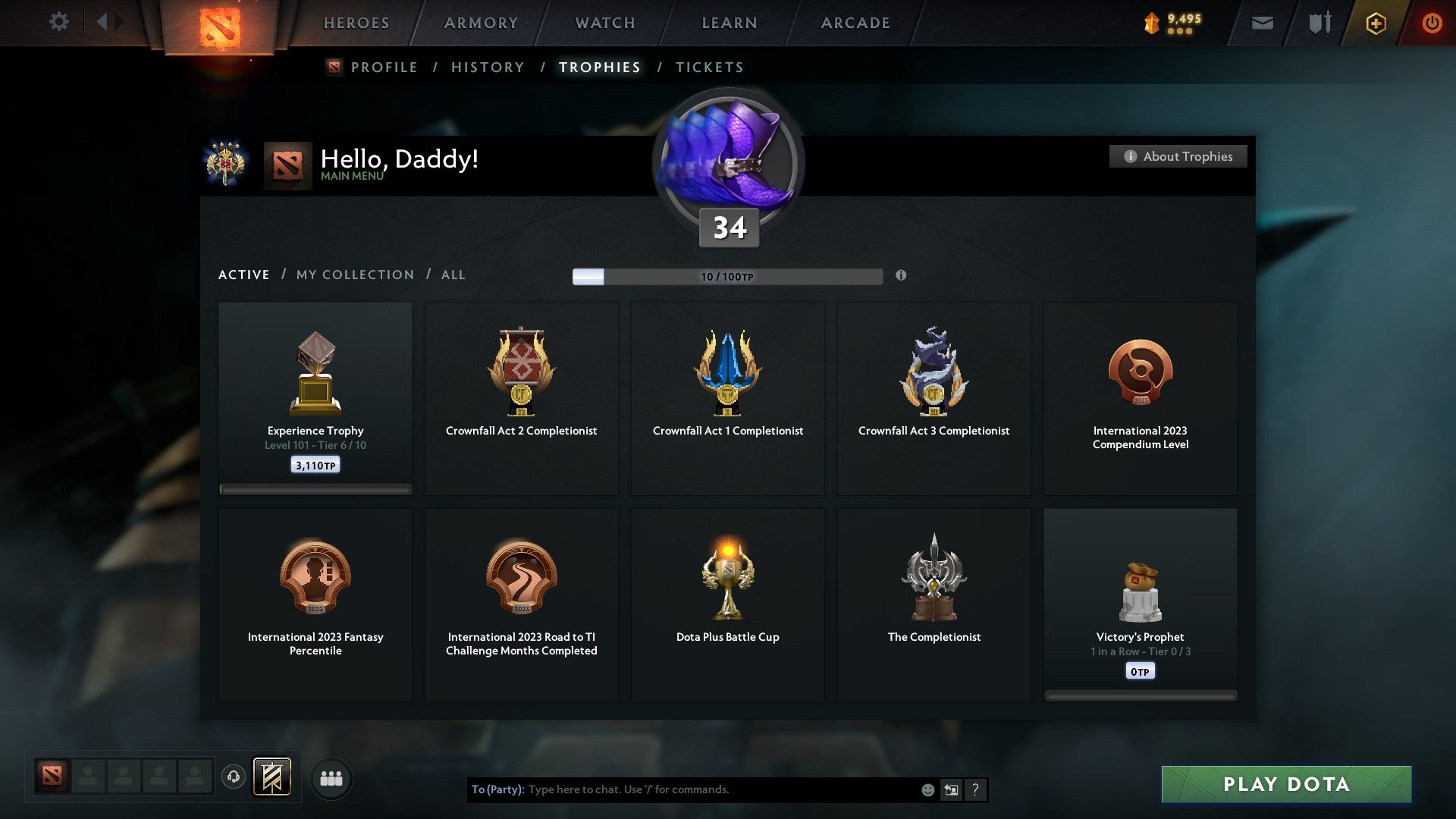Viewport: 1456px width, 819px height.
Task: Switch to the MY COLLECTION tab
Action: coord(354,275)
